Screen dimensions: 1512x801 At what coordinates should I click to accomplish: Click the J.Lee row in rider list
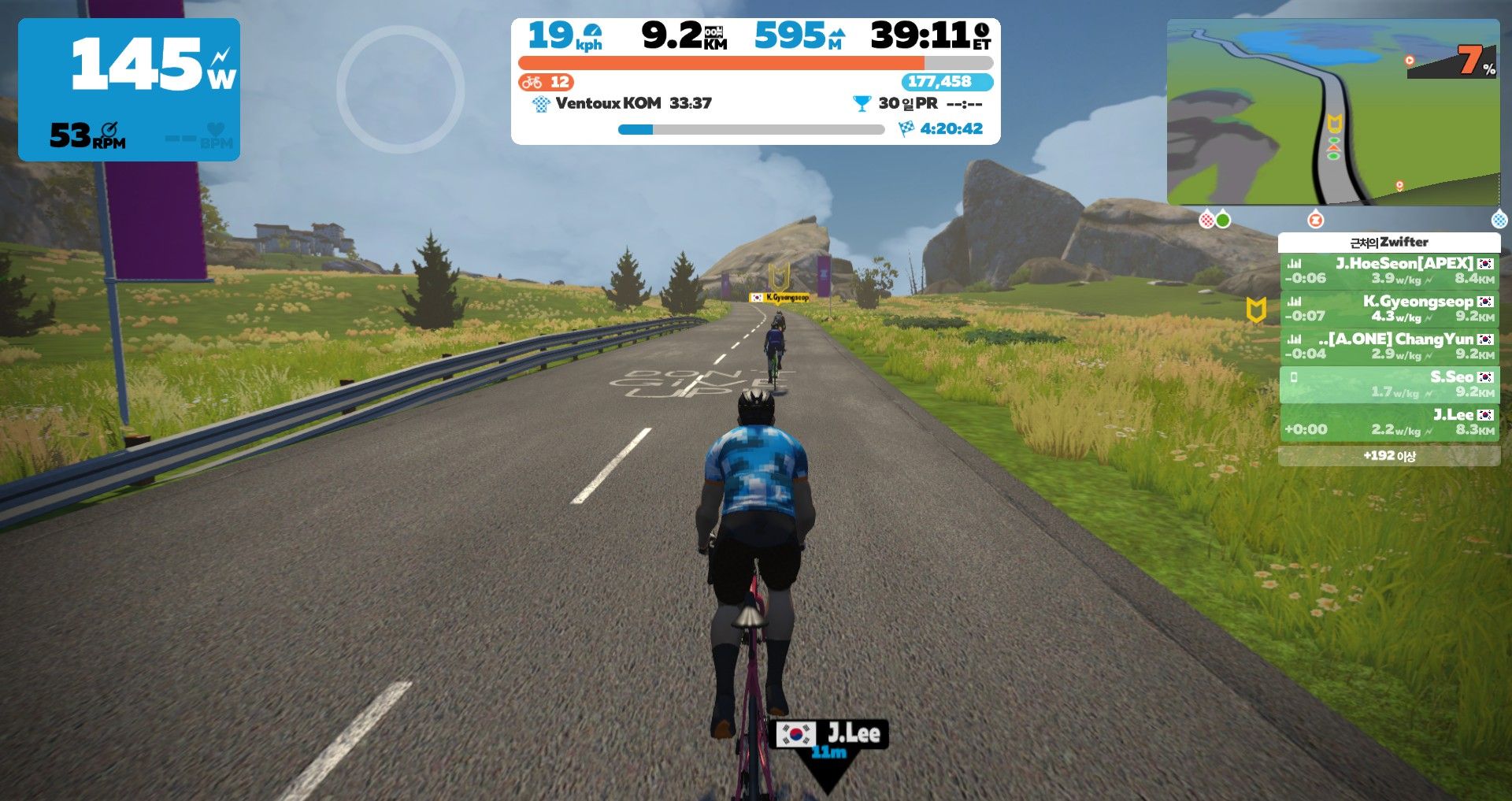click(x=1389, y=421)
